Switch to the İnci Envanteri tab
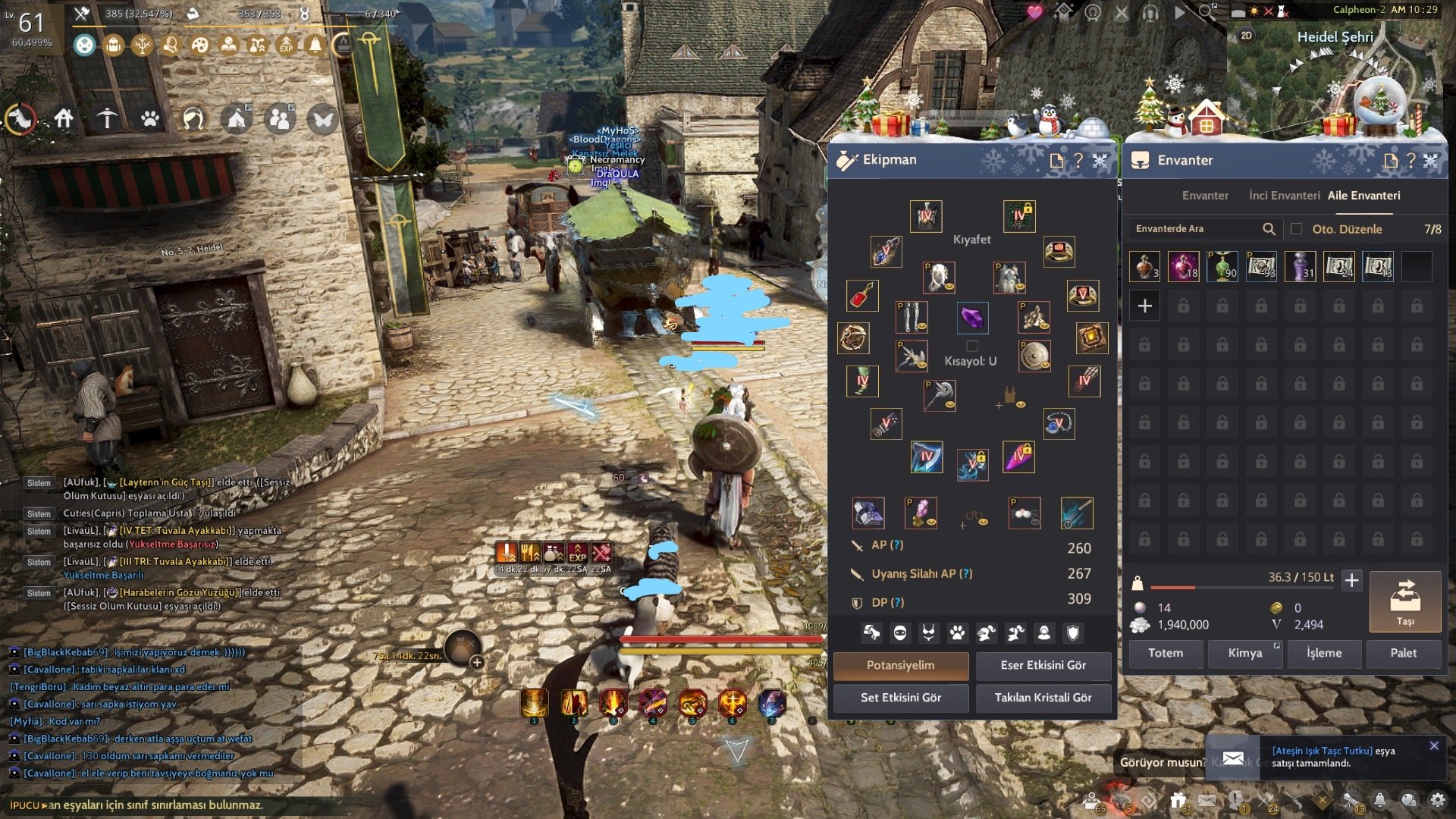This screenshot has width=1456, height=819. point(1284,196)
